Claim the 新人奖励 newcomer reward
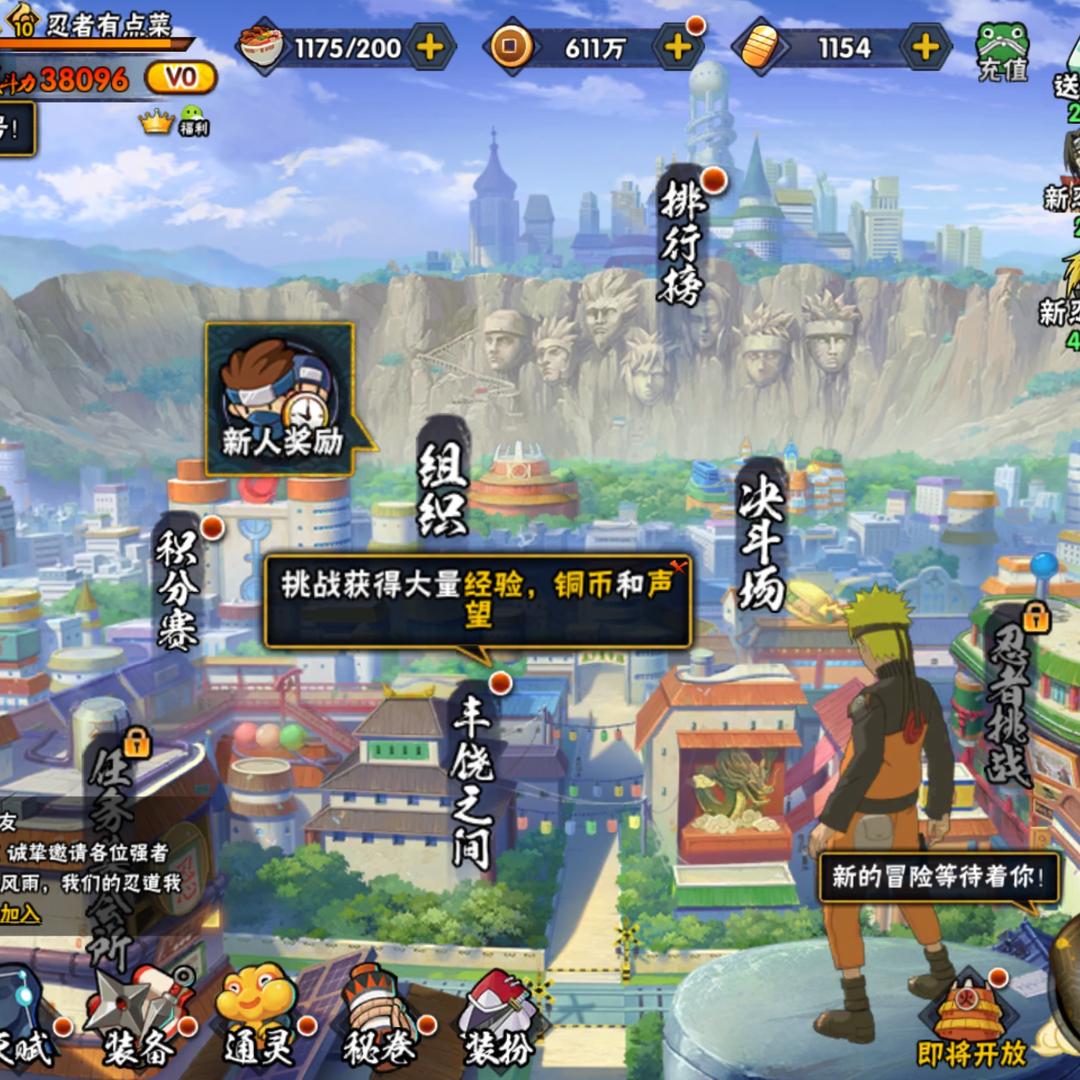 coord(281,400)
